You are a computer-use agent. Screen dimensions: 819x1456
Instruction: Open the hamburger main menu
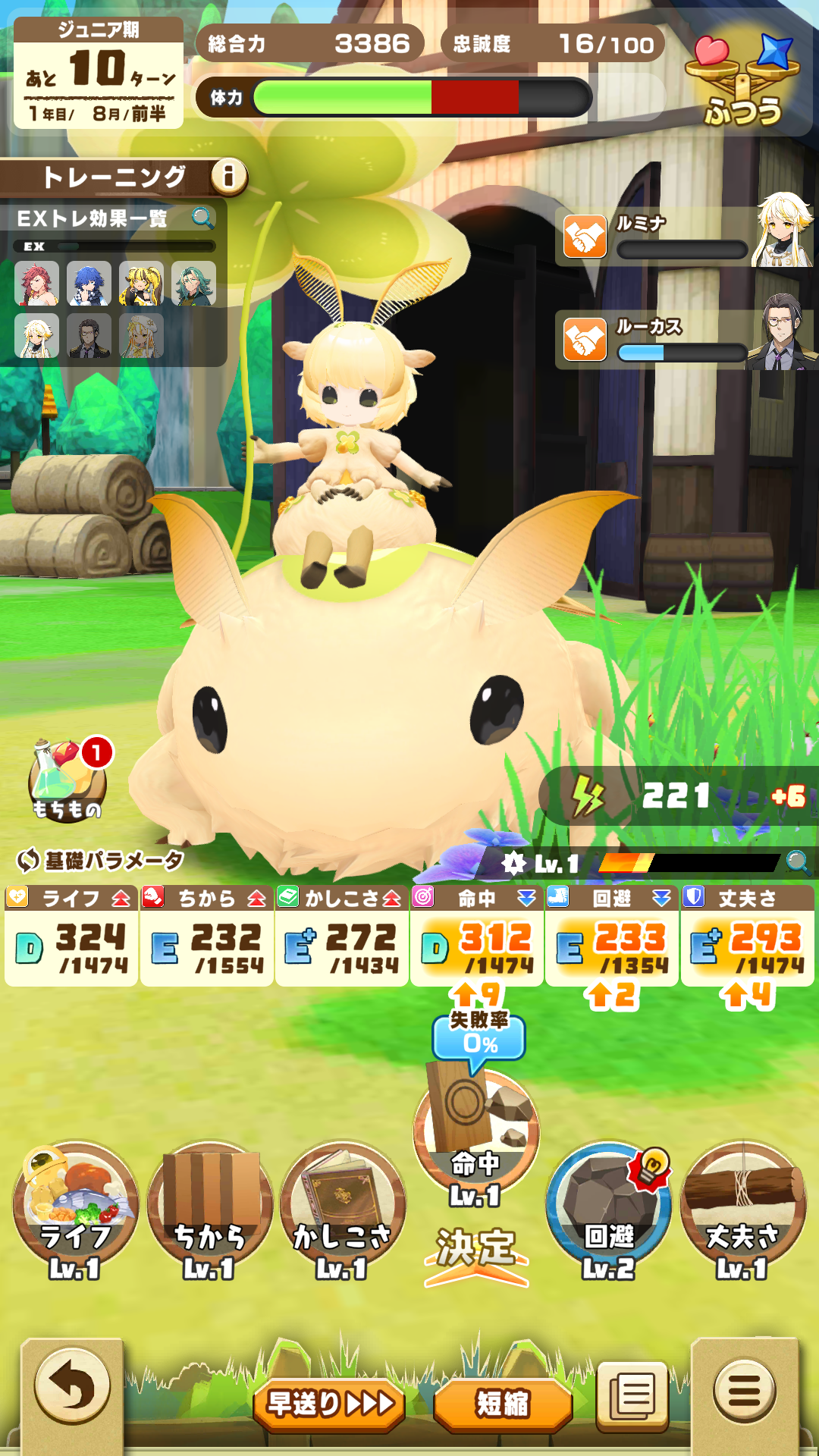(744, 1390)
